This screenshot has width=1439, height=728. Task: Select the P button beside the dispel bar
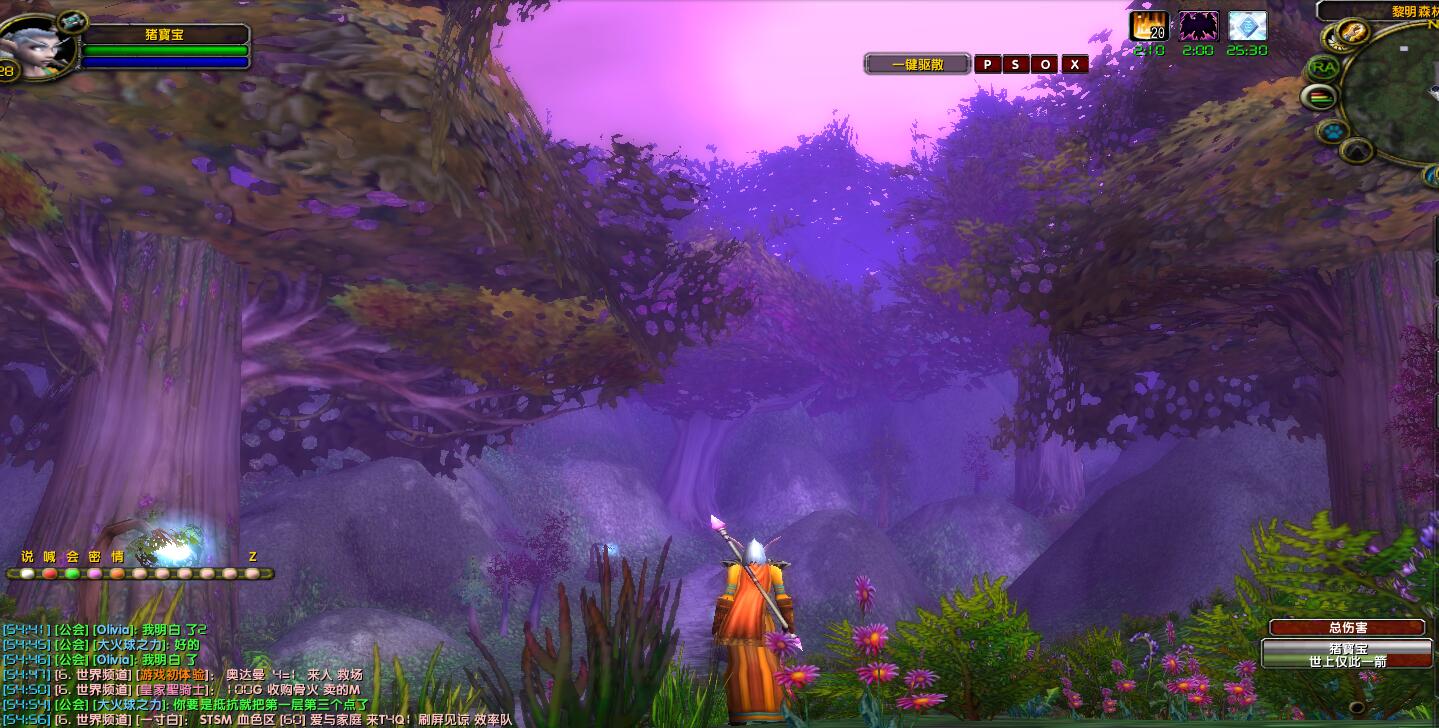987,64
